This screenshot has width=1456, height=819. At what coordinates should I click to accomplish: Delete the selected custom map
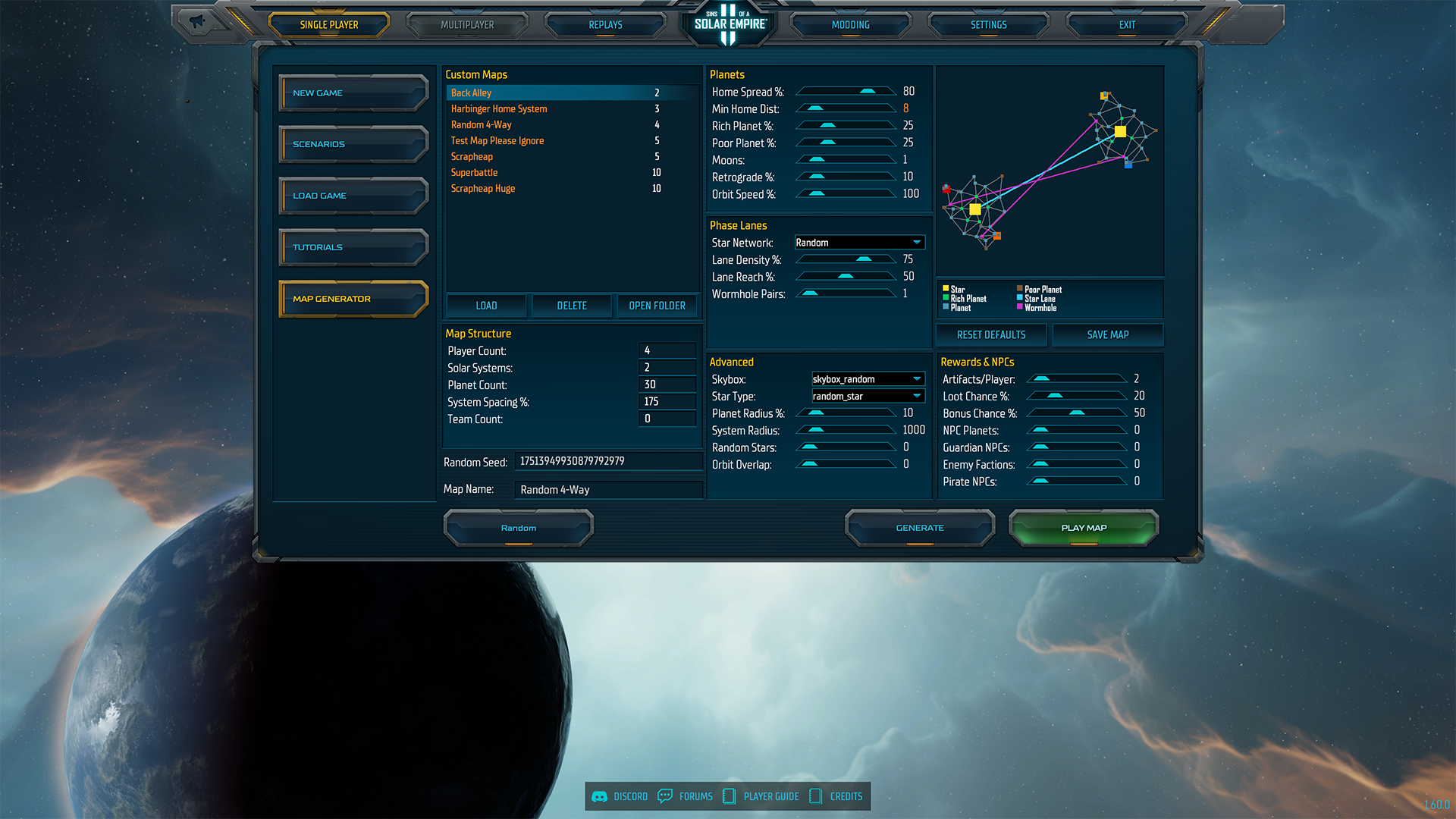pyautogui.click(x=572, y=306)
